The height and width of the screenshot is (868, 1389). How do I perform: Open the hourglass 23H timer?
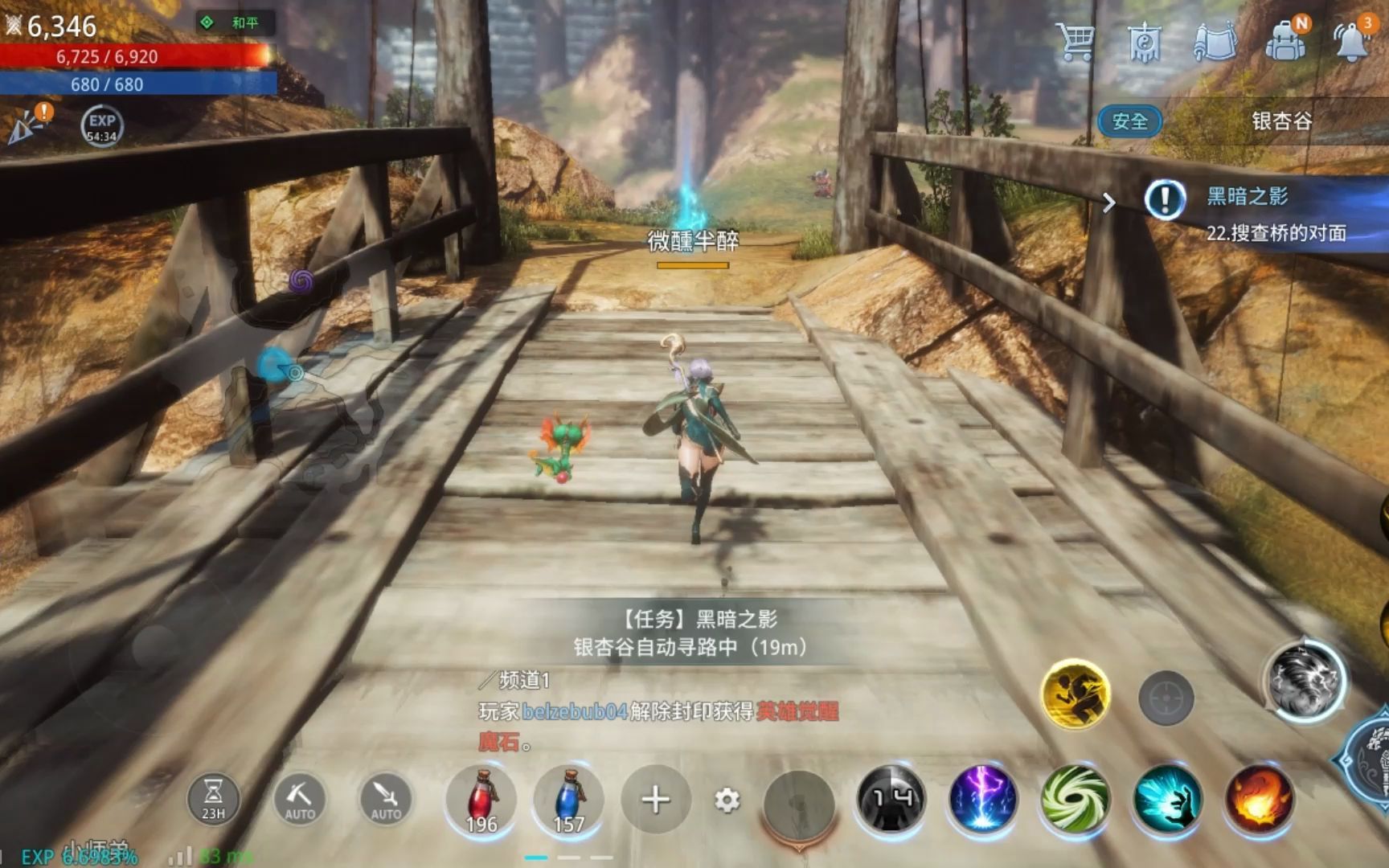coord(213,800)
